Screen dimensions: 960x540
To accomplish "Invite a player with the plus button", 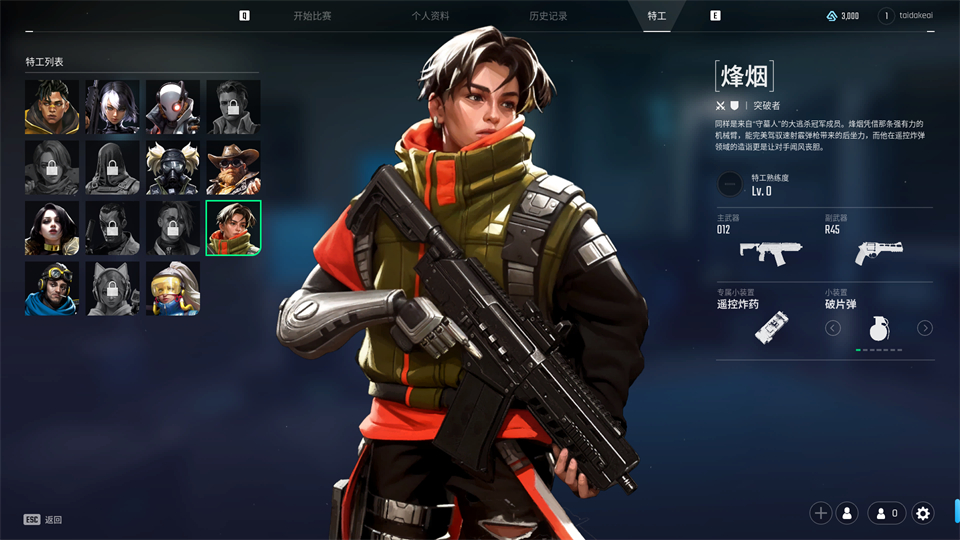I will pos(821,513).
